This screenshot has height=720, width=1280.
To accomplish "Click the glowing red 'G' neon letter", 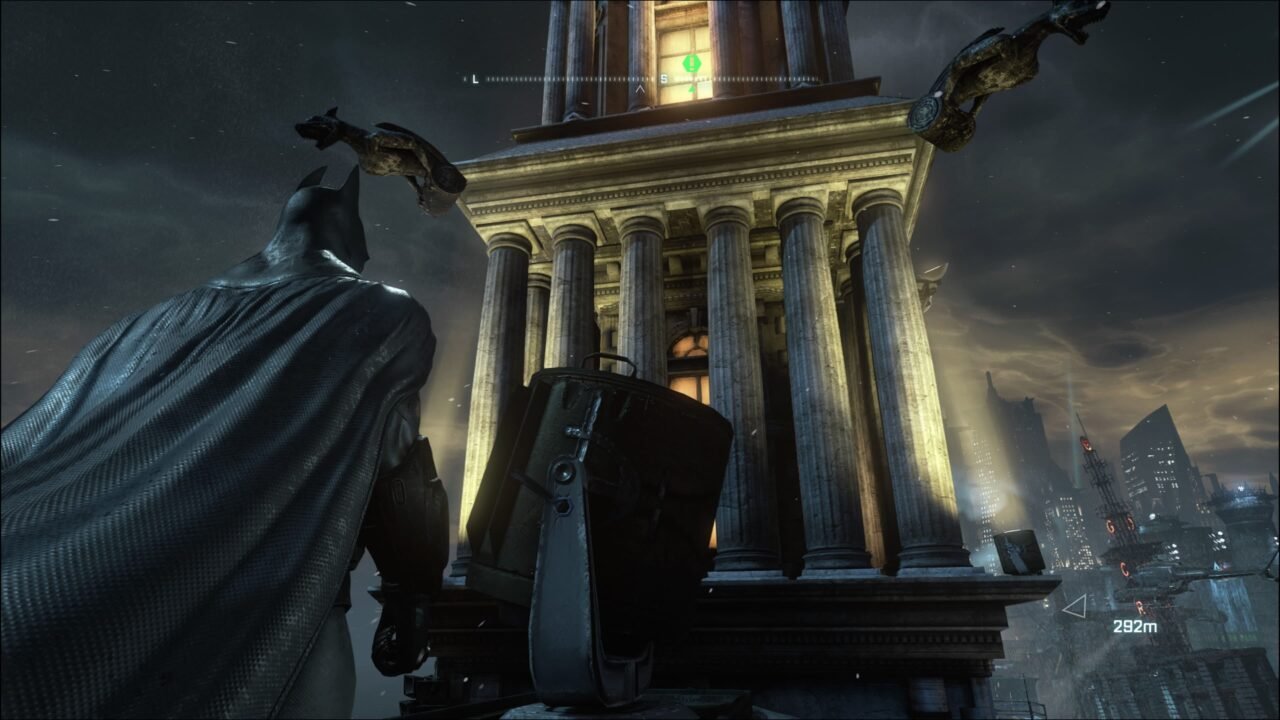I will point(1109,524).
